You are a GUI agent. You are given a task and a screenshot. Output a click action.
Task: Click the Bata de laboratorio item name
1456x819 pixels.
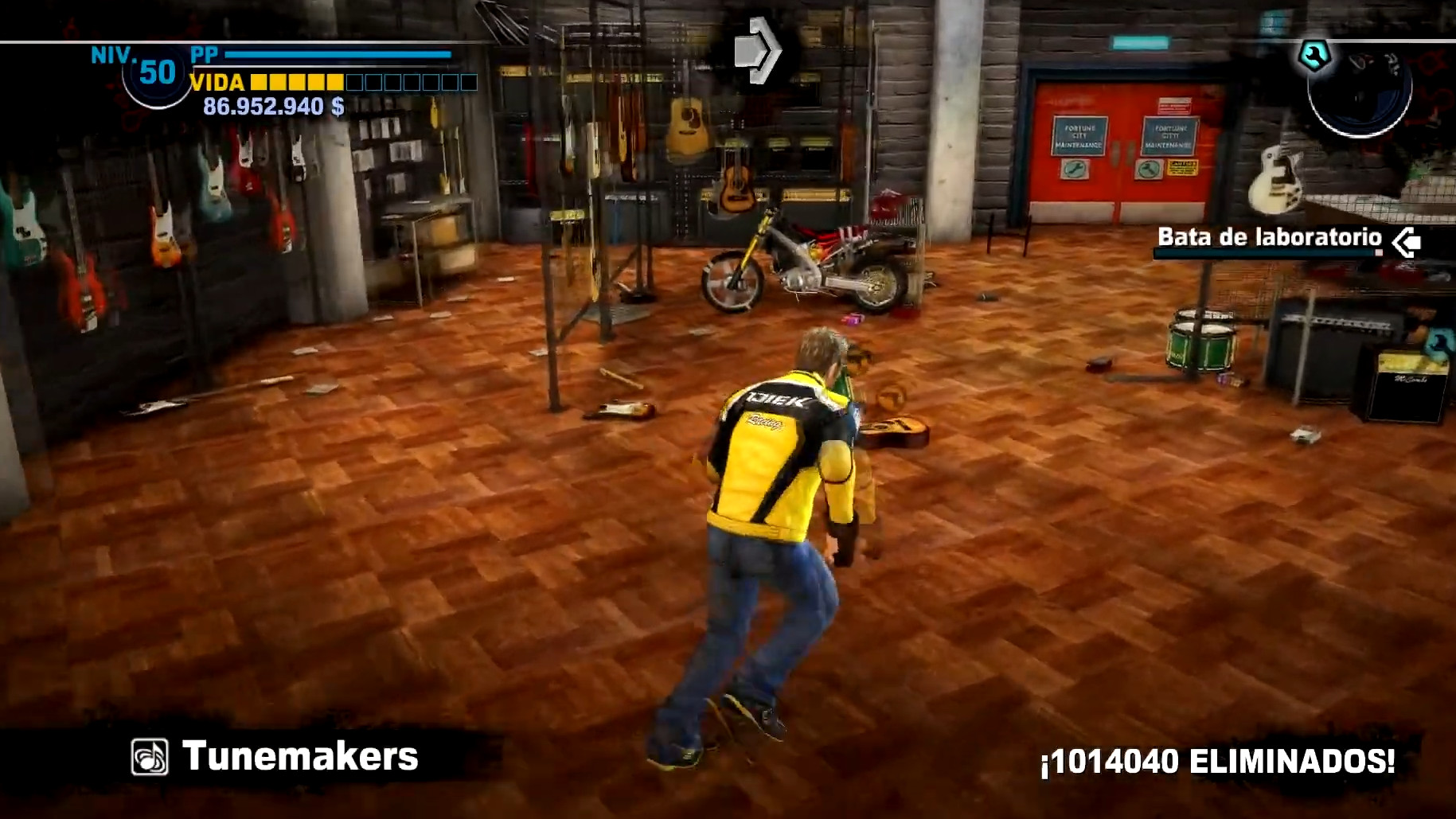(x=1271, y=236)
